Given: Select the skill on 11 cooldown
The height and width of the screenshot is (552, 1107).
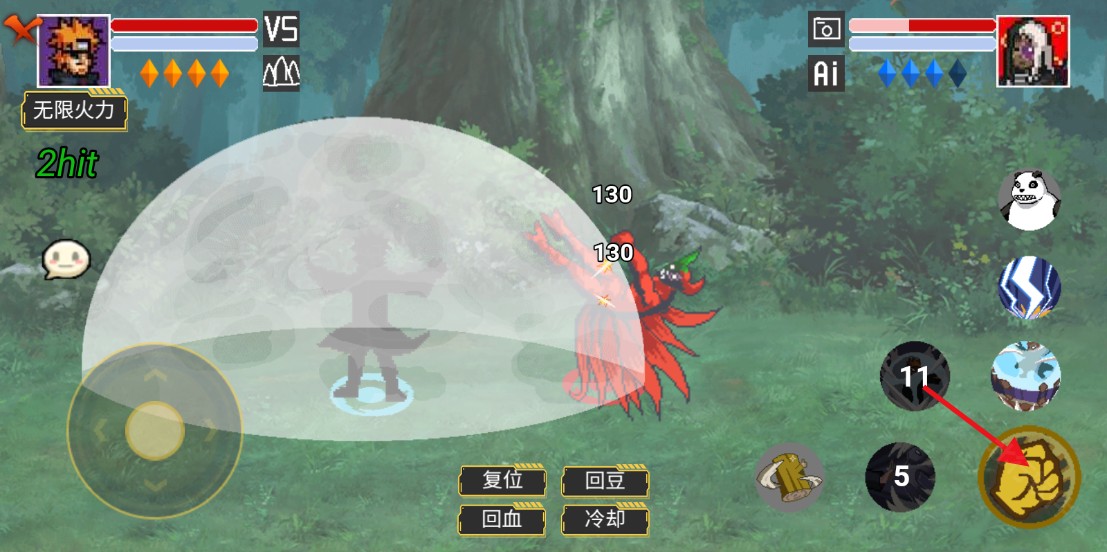Looking at the screenshot, I should click(914, 376).
